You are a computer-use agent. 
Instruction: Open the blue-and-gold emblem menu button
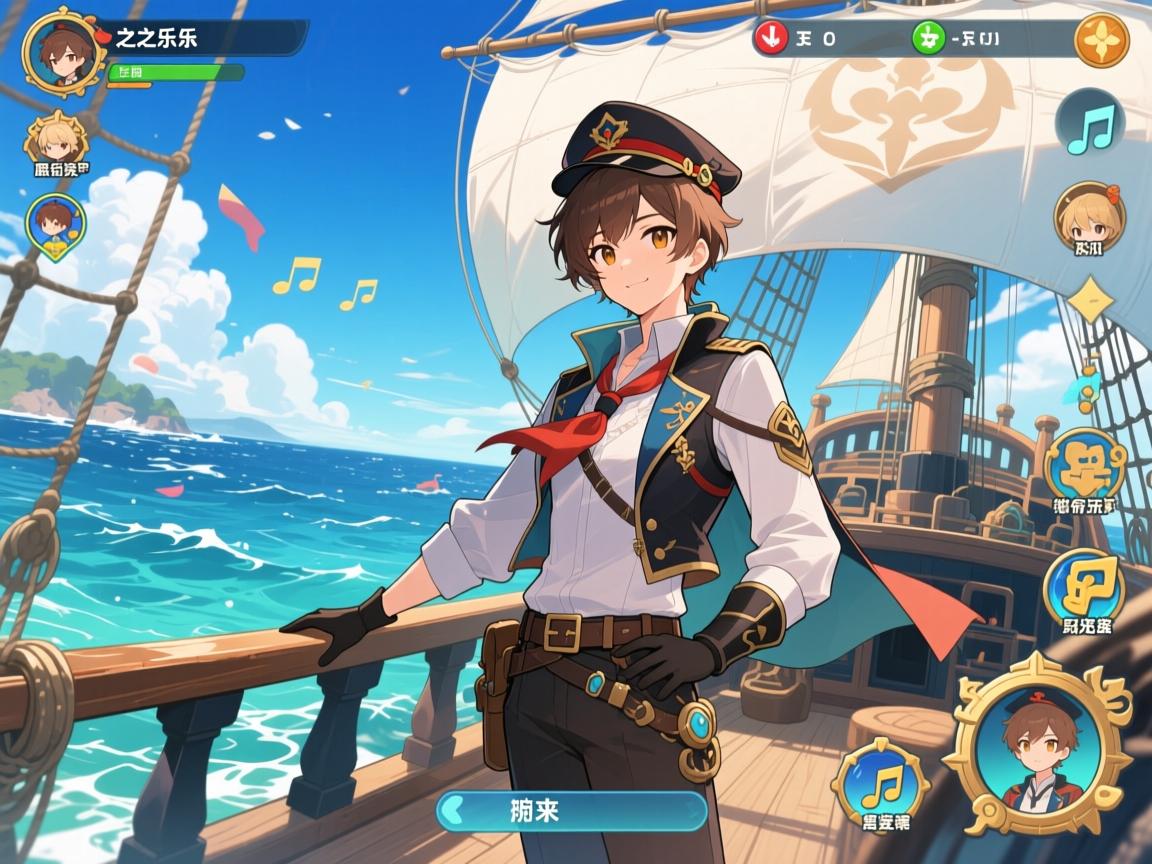pos(1085,467)
